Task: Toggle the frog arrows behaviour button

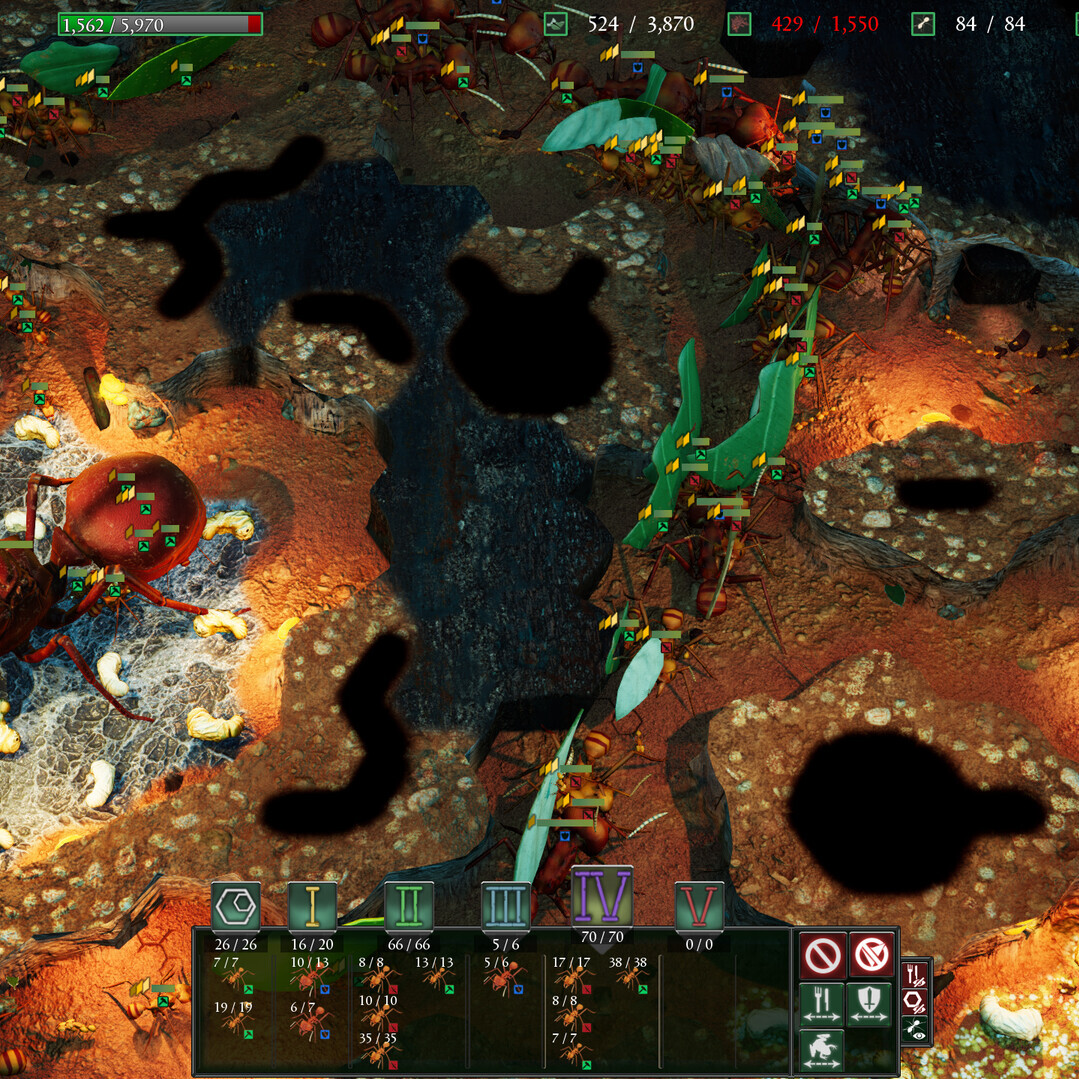Action: pyautogui.click(x=822, y=1050)
